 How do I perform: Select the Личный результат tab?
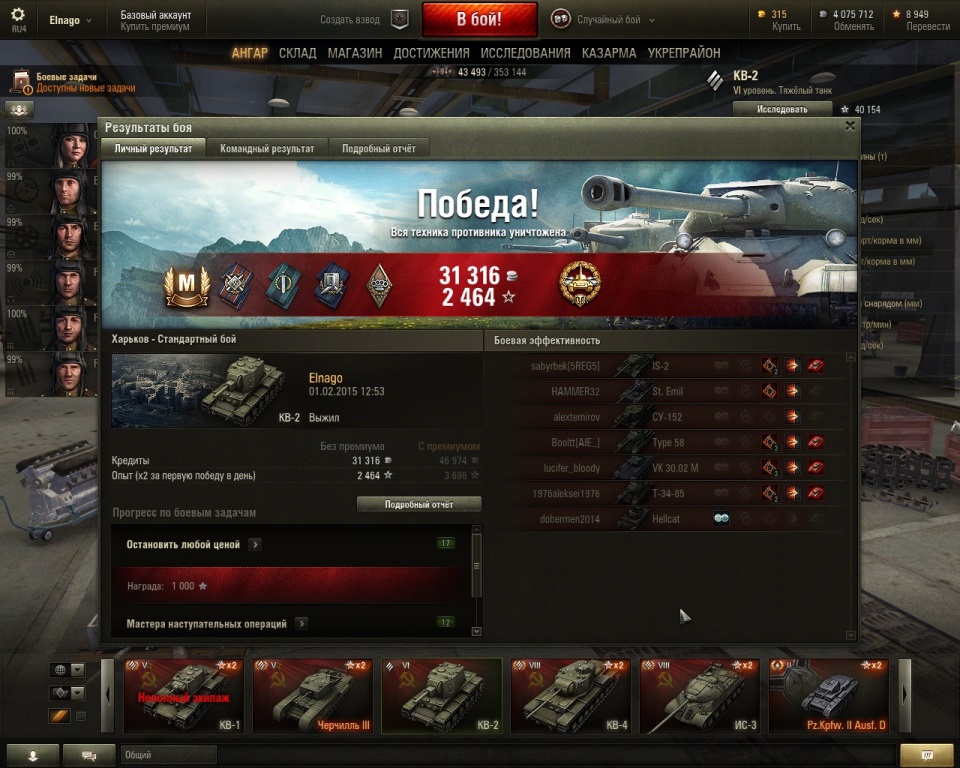153,148
